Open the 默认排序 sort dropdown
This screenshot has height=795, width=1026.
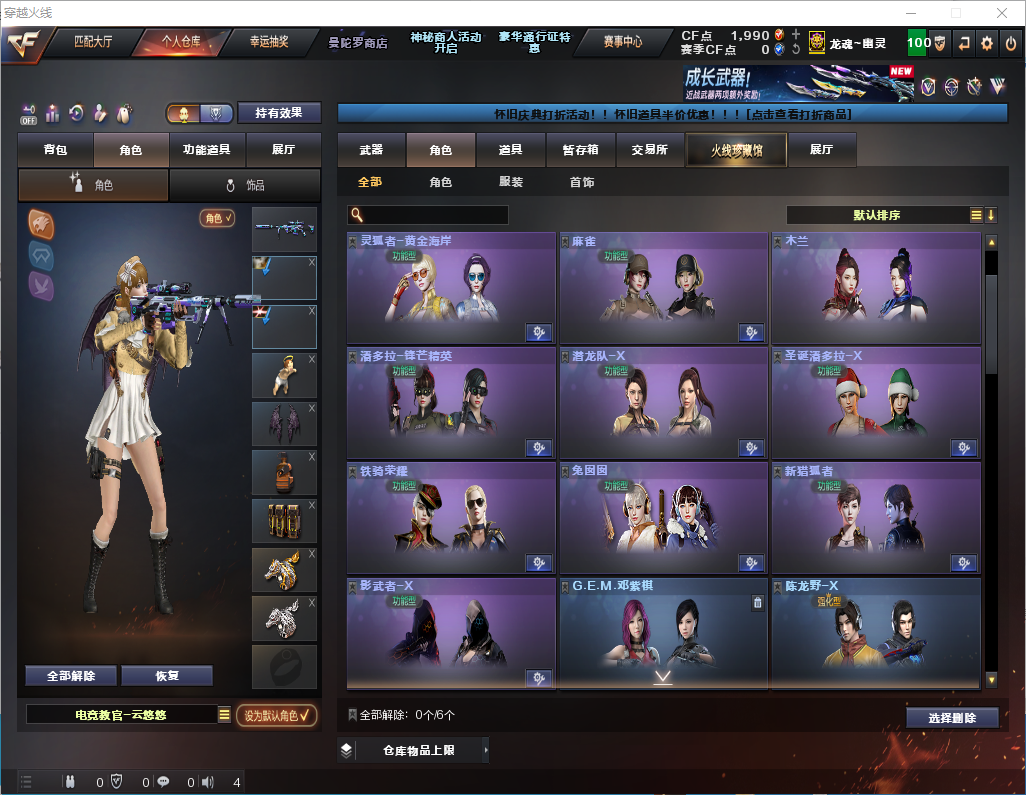876,215
